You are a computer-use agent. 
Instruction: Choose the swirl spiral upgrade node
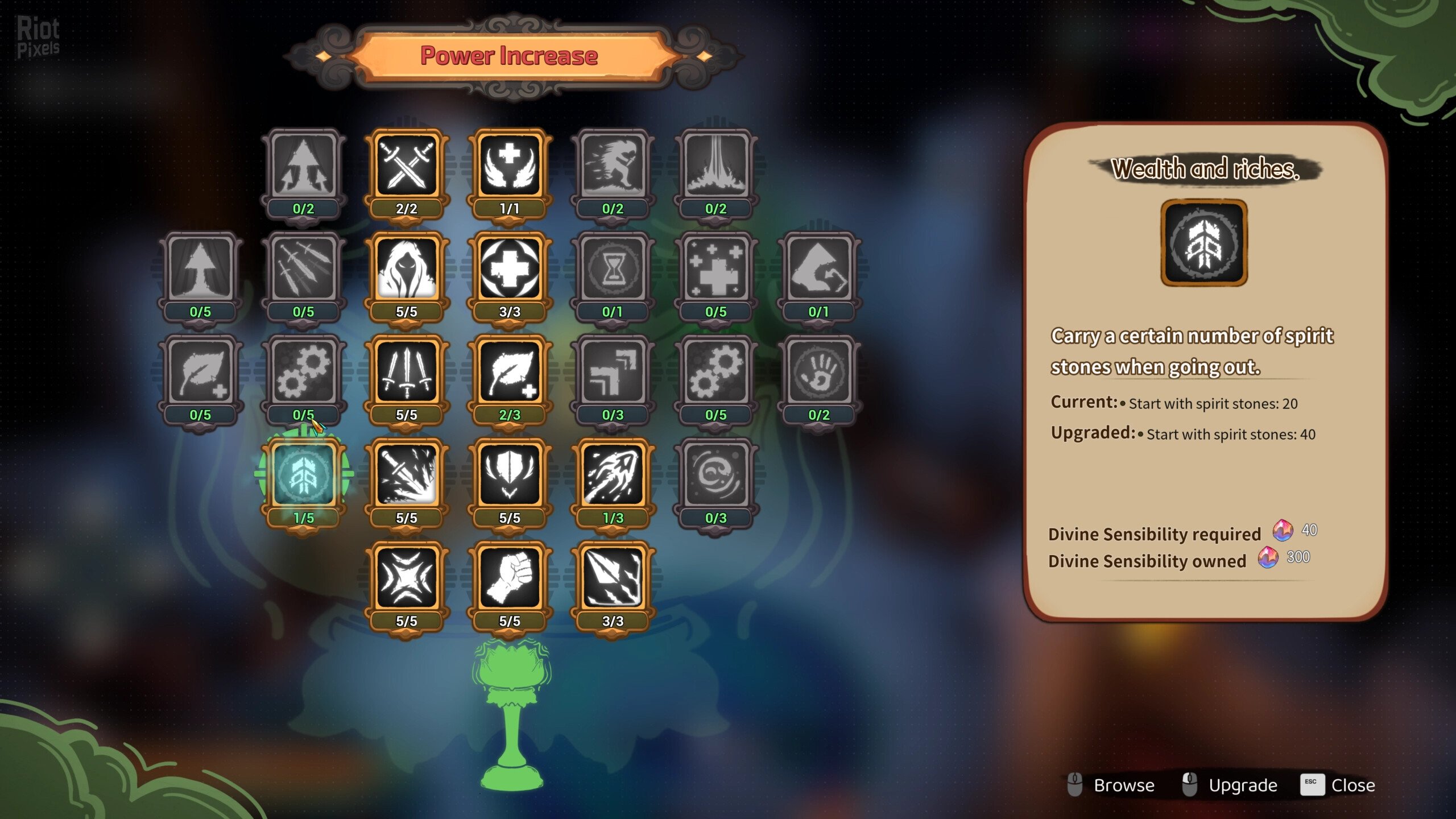click(715, 475)
